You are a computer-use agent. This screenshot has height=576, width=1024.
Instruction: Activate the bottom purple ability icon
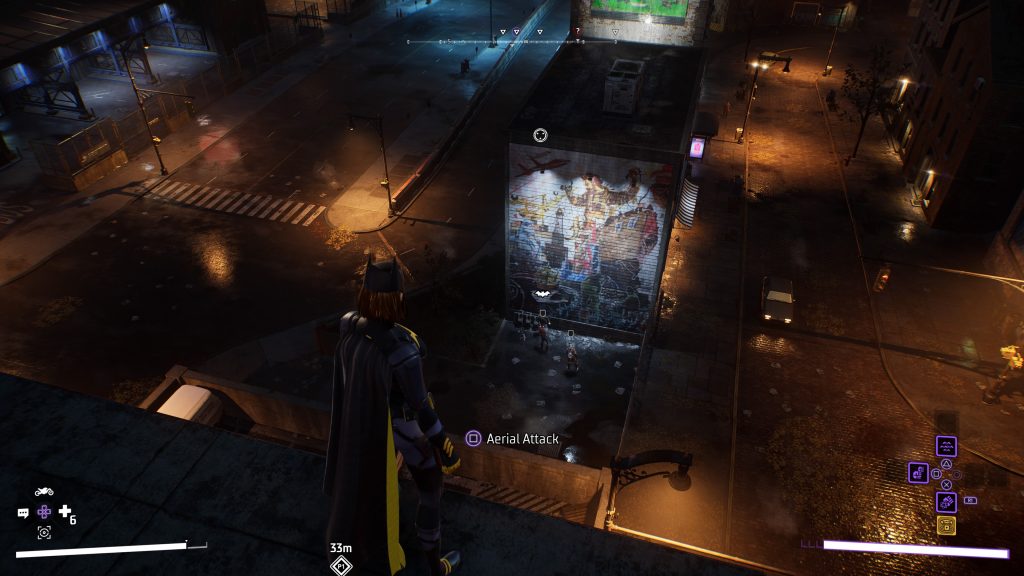click(946, 502)
